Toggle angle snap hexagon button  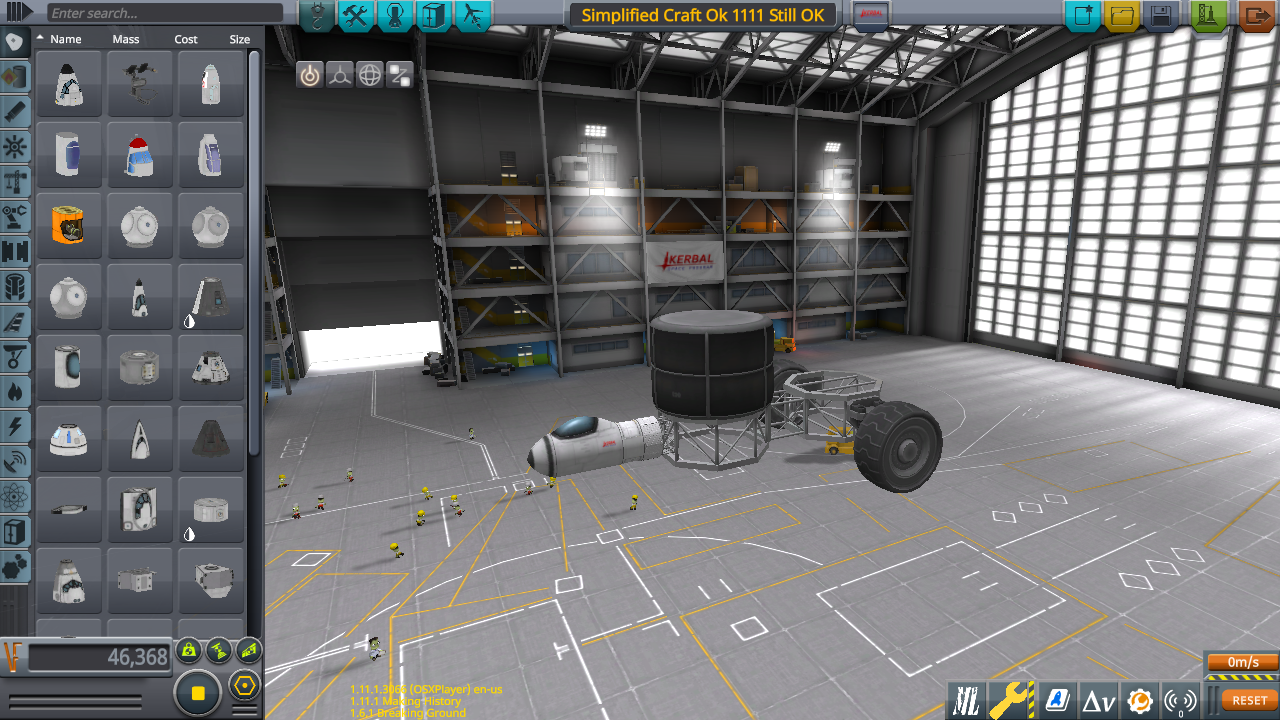pyautogui.click(x=245, y=685)
